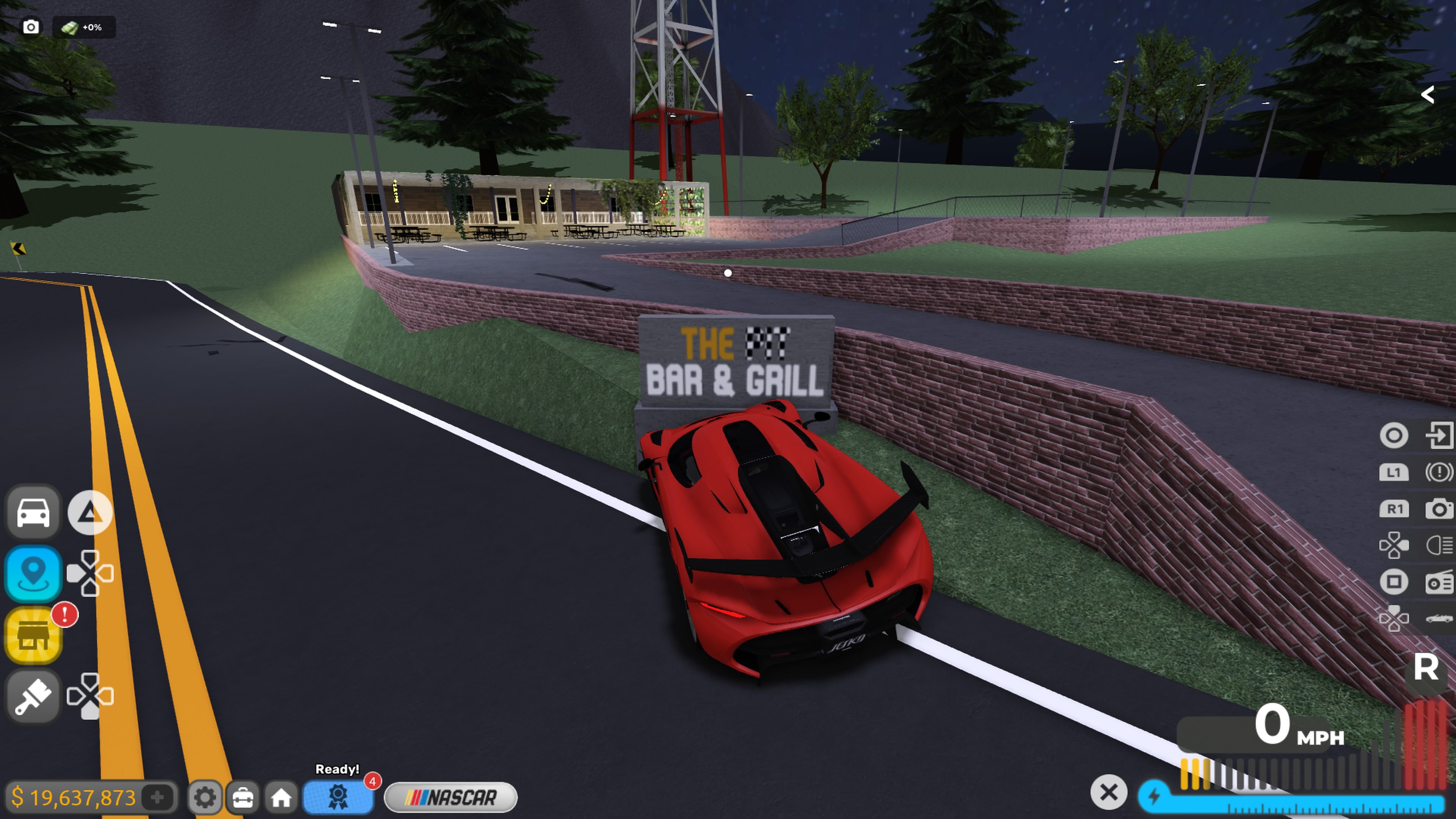Dismiss the boost bar with X button
This screenshot has height=819, width=1456.
[x=1108, y=792]
